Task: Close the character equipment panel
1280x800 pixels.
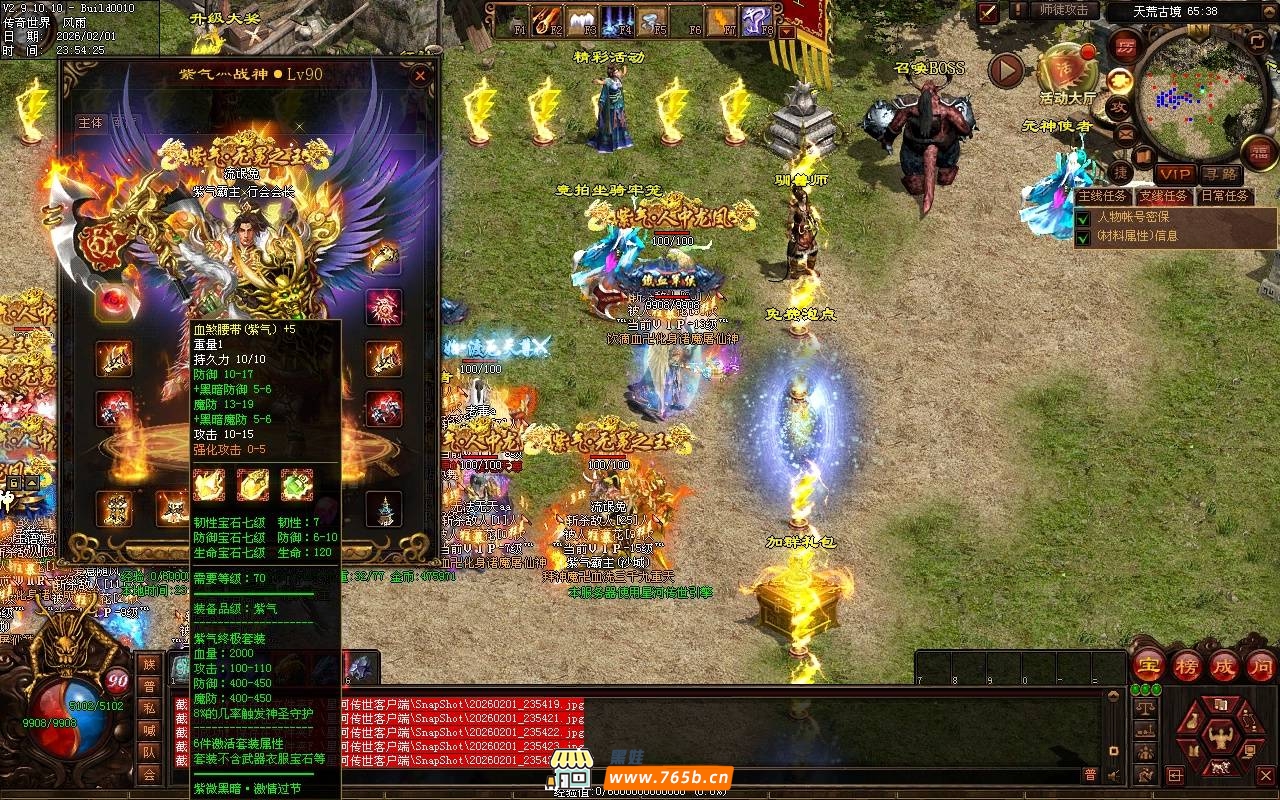Action: [x=421, y=75]
